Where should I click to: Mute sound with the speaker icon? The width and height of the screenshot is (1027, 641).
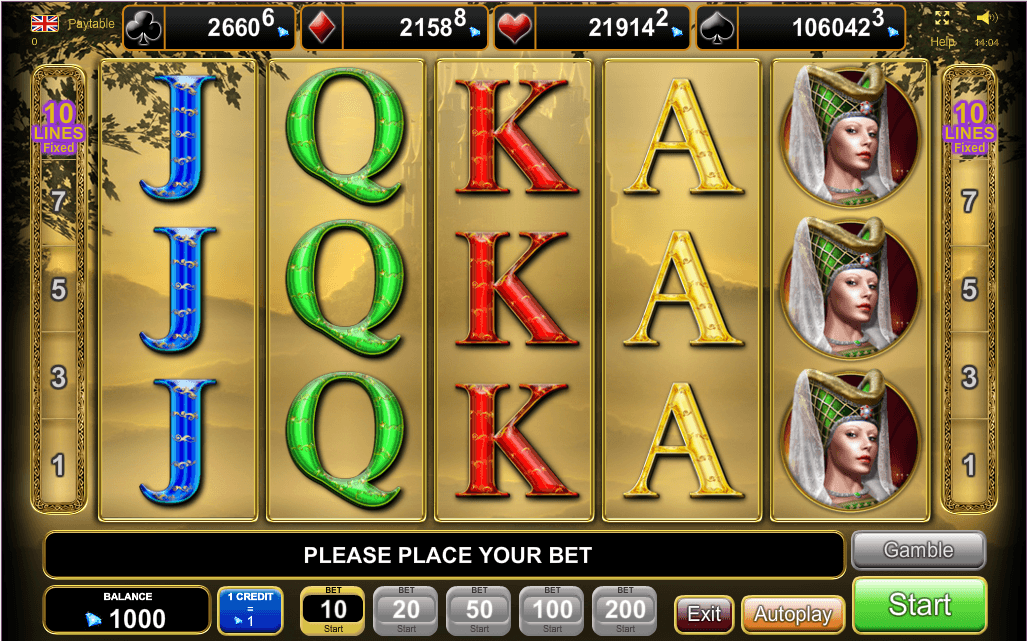pos(986,18)
